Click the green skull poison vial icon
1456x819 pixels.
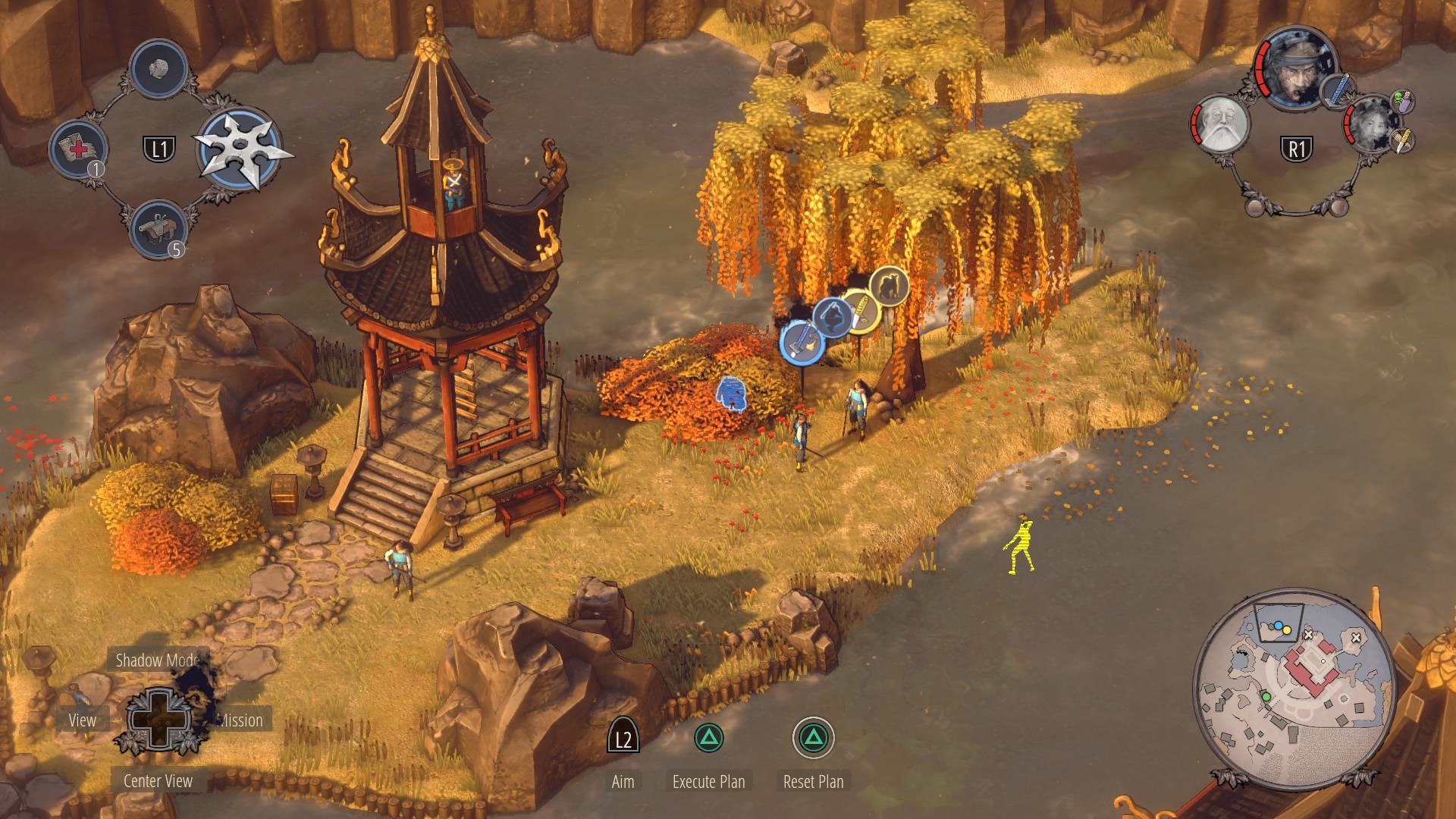tap(1402, 101)
